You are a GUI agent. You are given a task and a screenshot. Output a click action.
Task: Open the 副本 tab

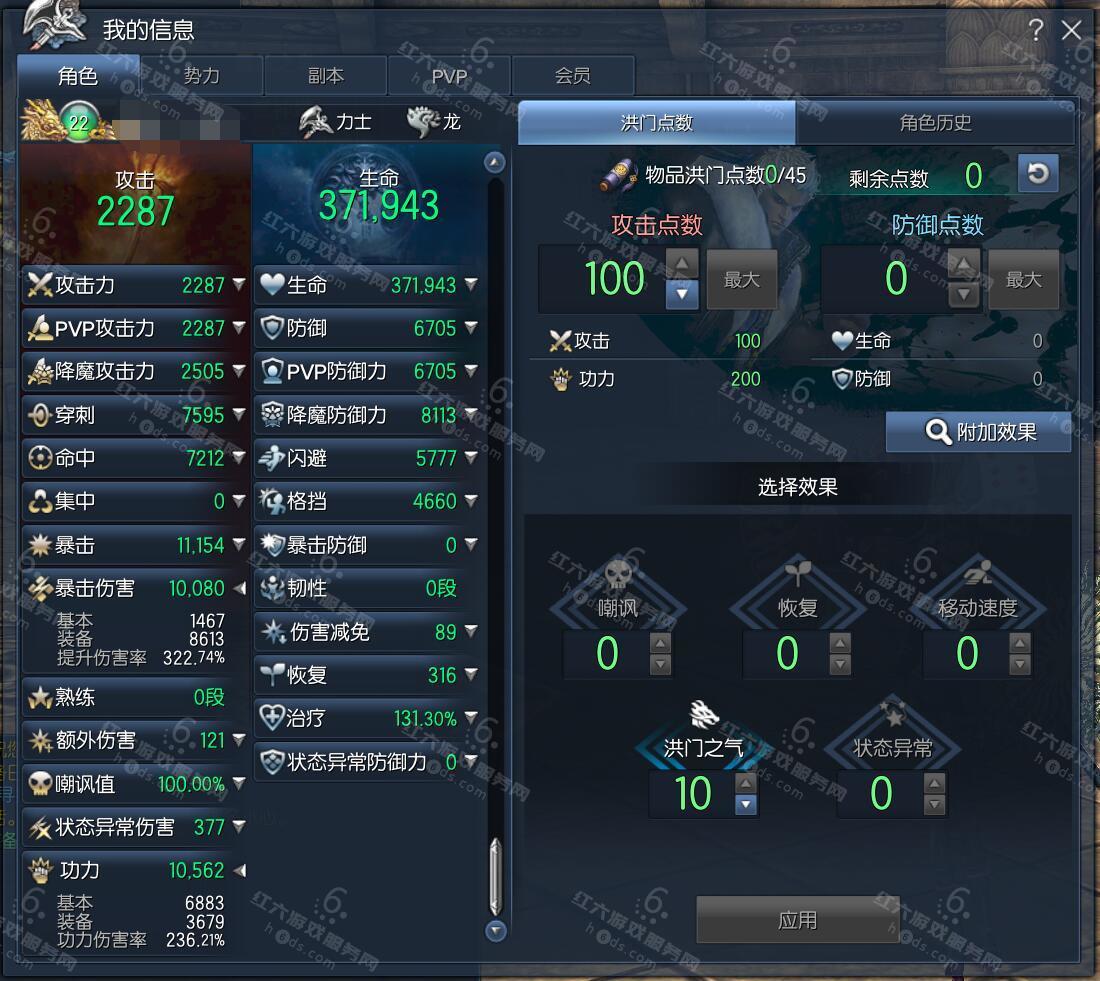pyautogui.click(x=325, y=76)
